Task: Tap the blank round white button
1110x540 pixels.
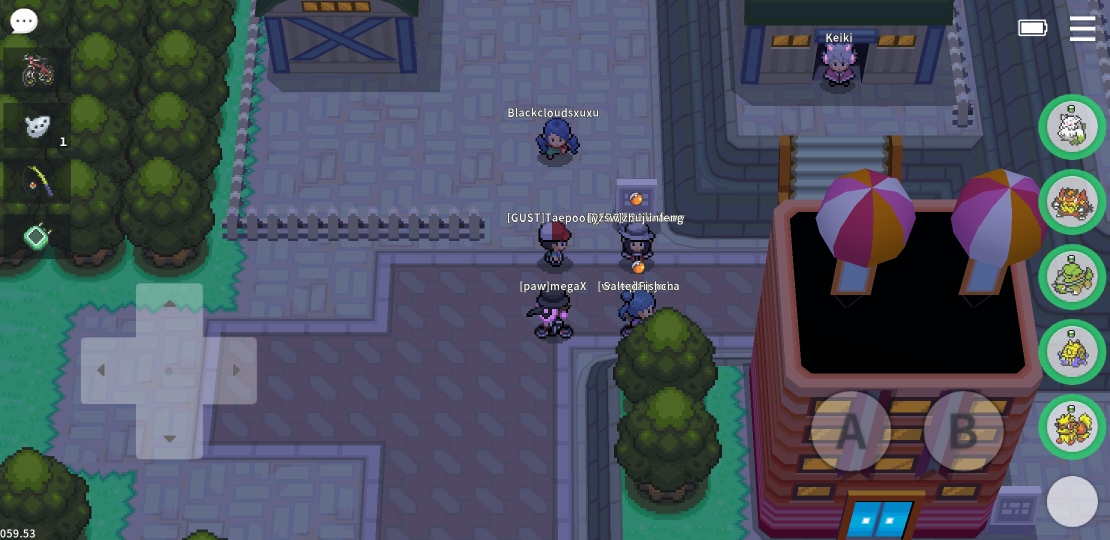Action: (x=1072, y=501)
